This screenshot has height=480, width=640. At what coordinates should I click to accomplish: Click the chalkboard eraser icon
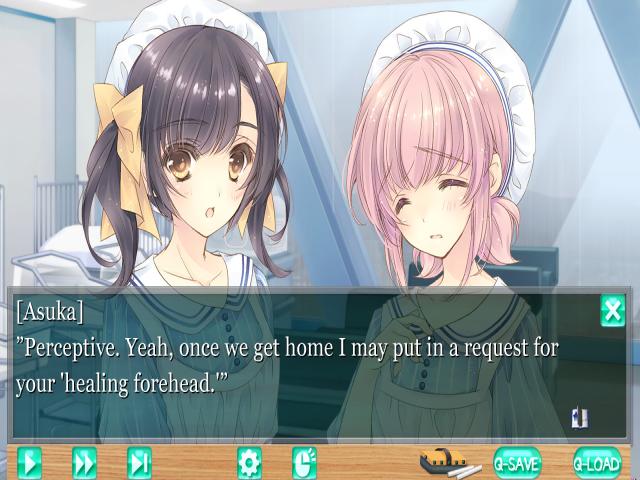click(449, 462)
